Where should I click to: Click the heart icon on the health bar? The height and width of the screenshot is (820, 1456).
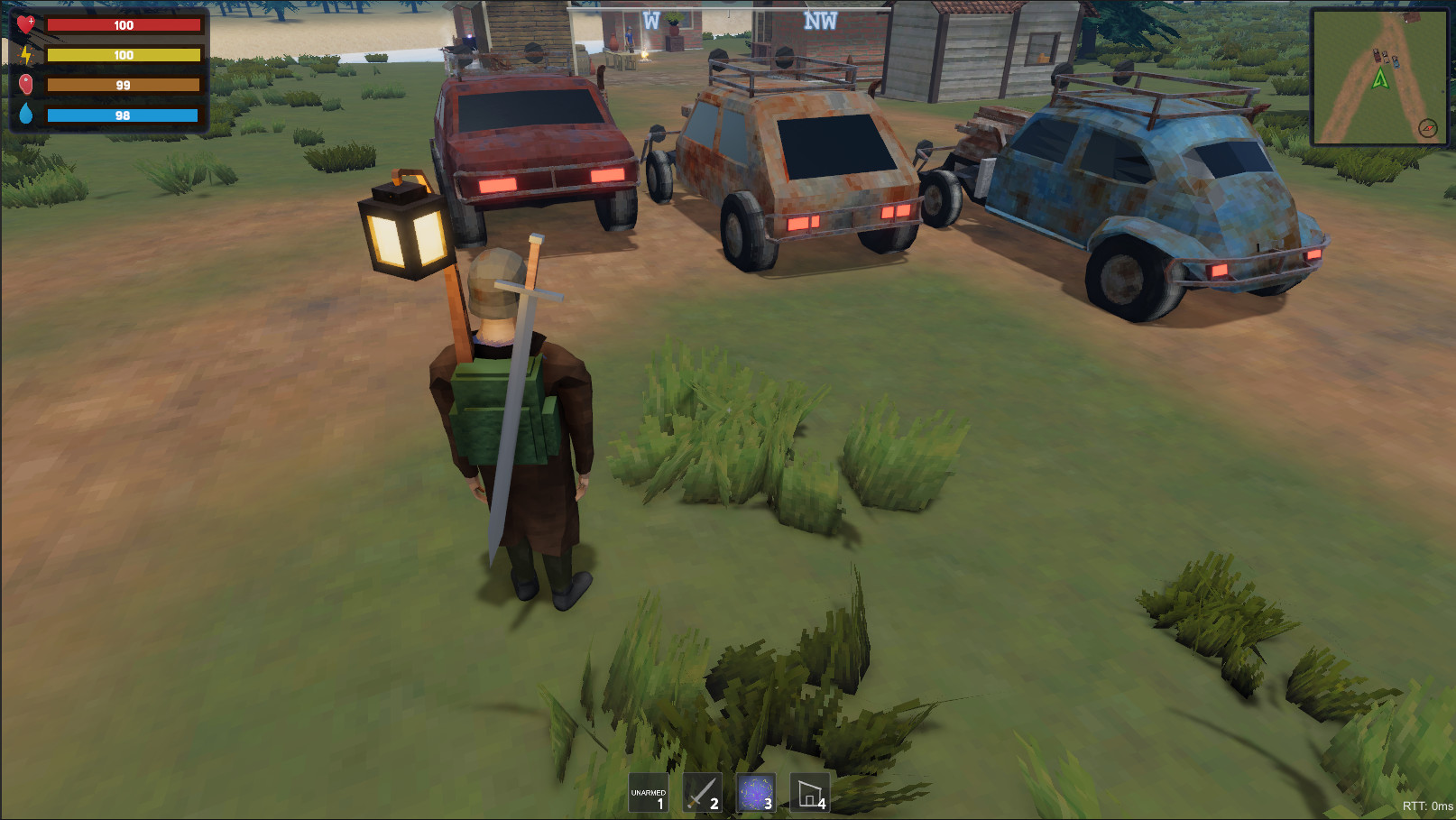click(27, 24)
